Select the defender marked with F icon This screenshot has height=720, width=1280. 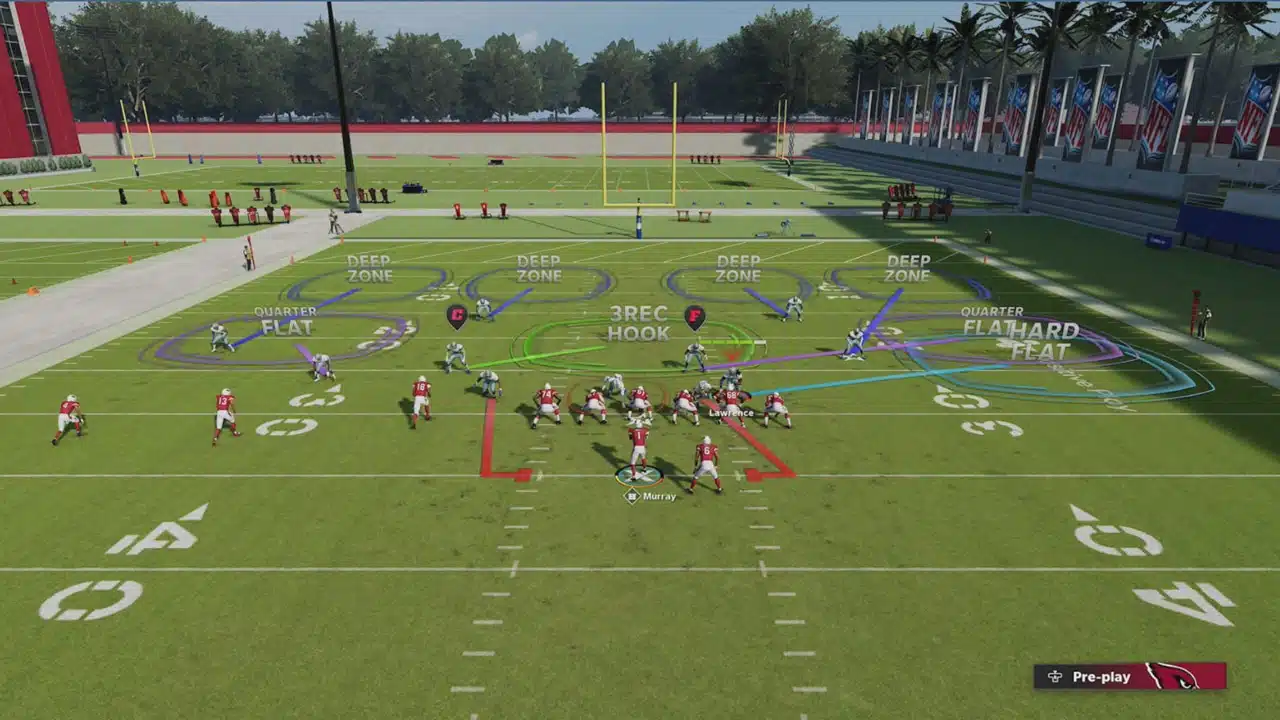coord(694,317)
